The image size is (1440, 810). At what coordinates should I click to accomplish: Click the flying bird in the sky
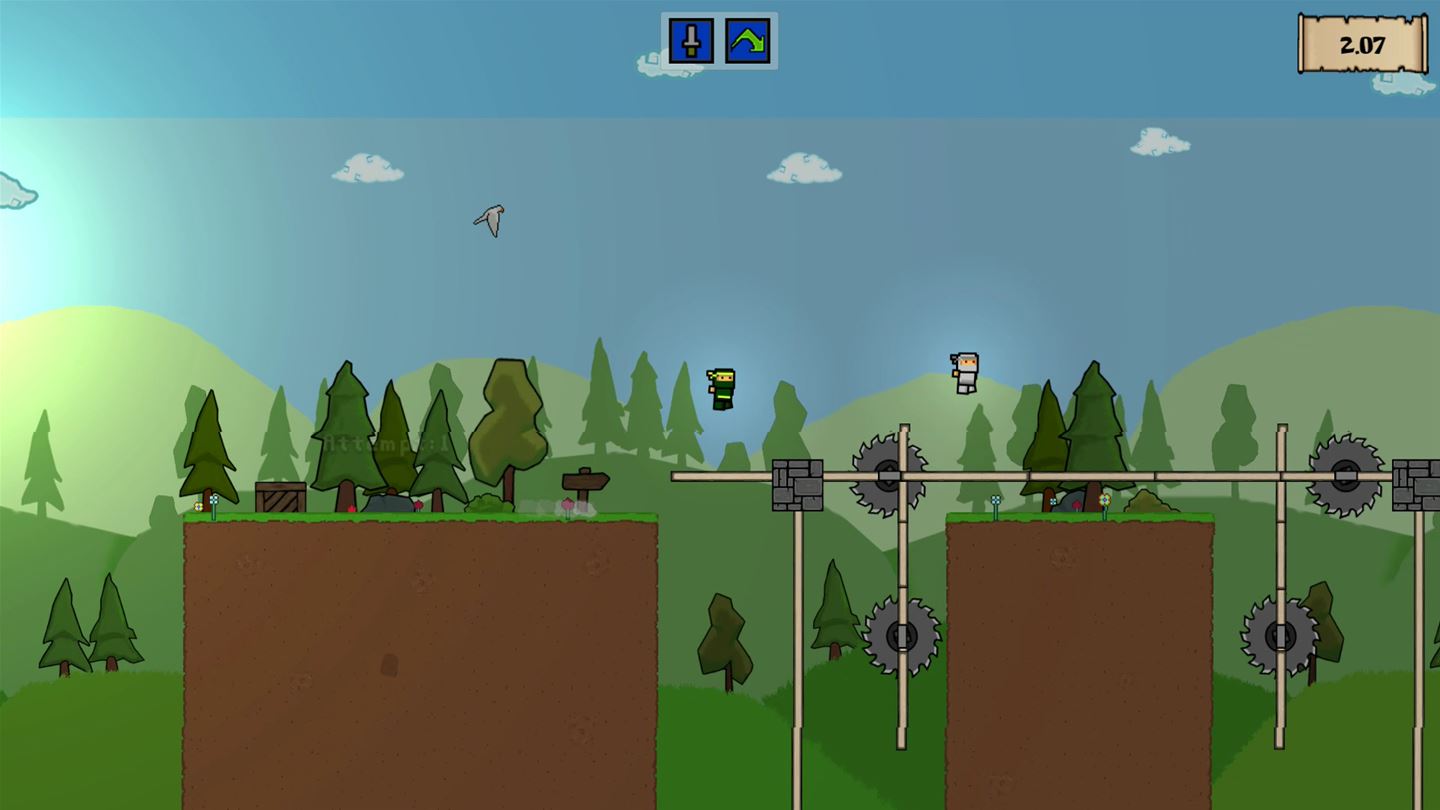pyautogui.click(x=489, y=221)
